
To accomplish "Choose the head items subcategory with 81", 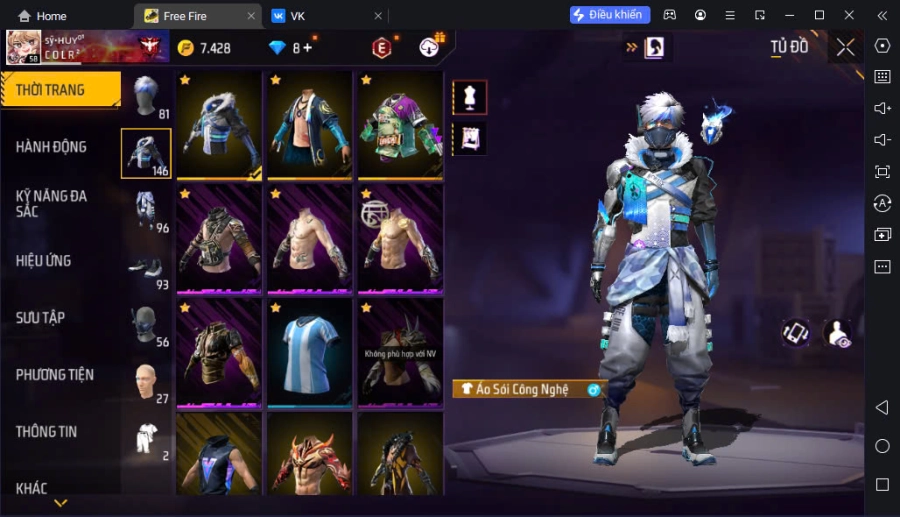I will 146,97.
